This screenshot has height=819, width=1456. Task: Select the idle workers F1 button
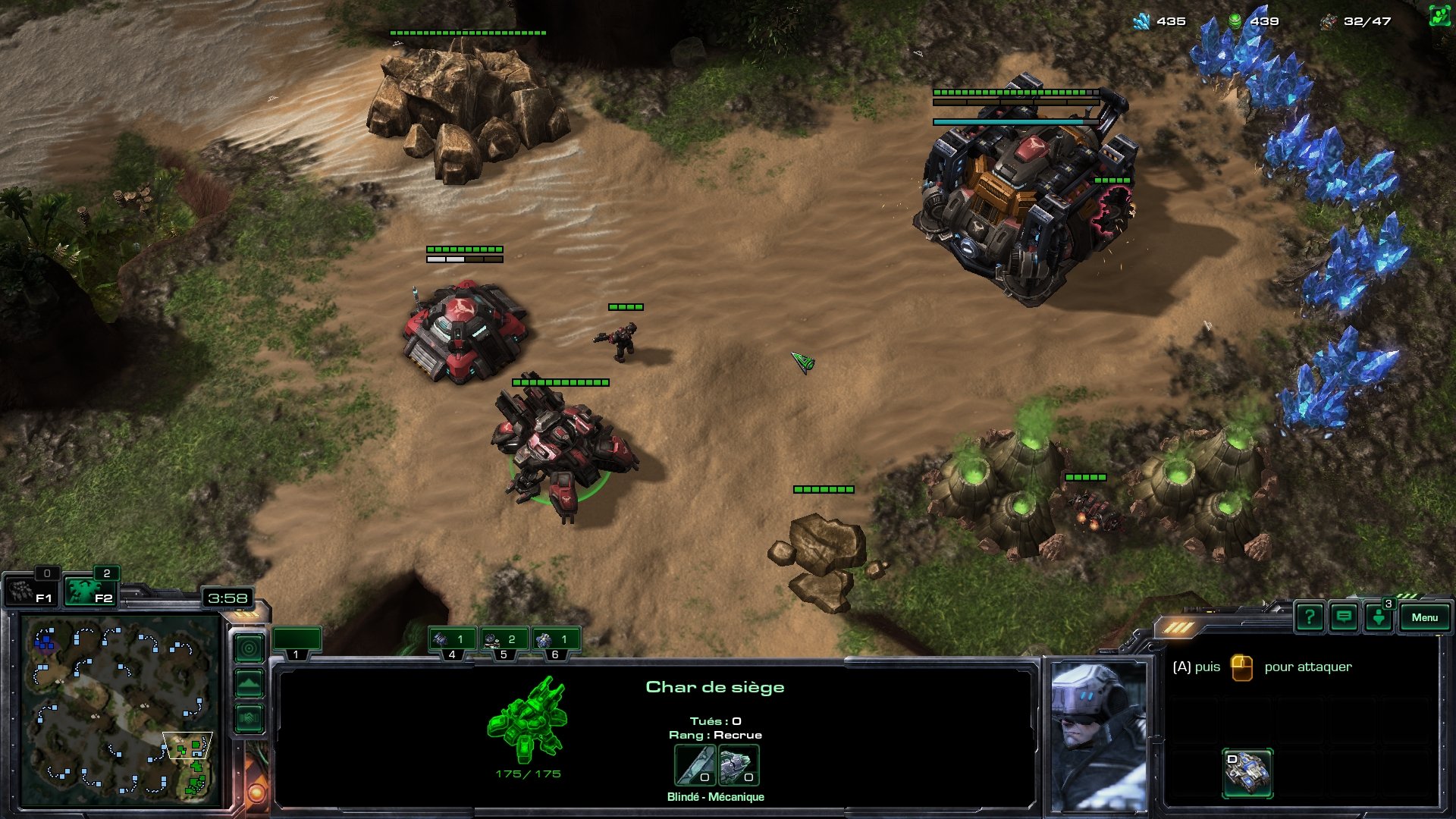[29, 591]
